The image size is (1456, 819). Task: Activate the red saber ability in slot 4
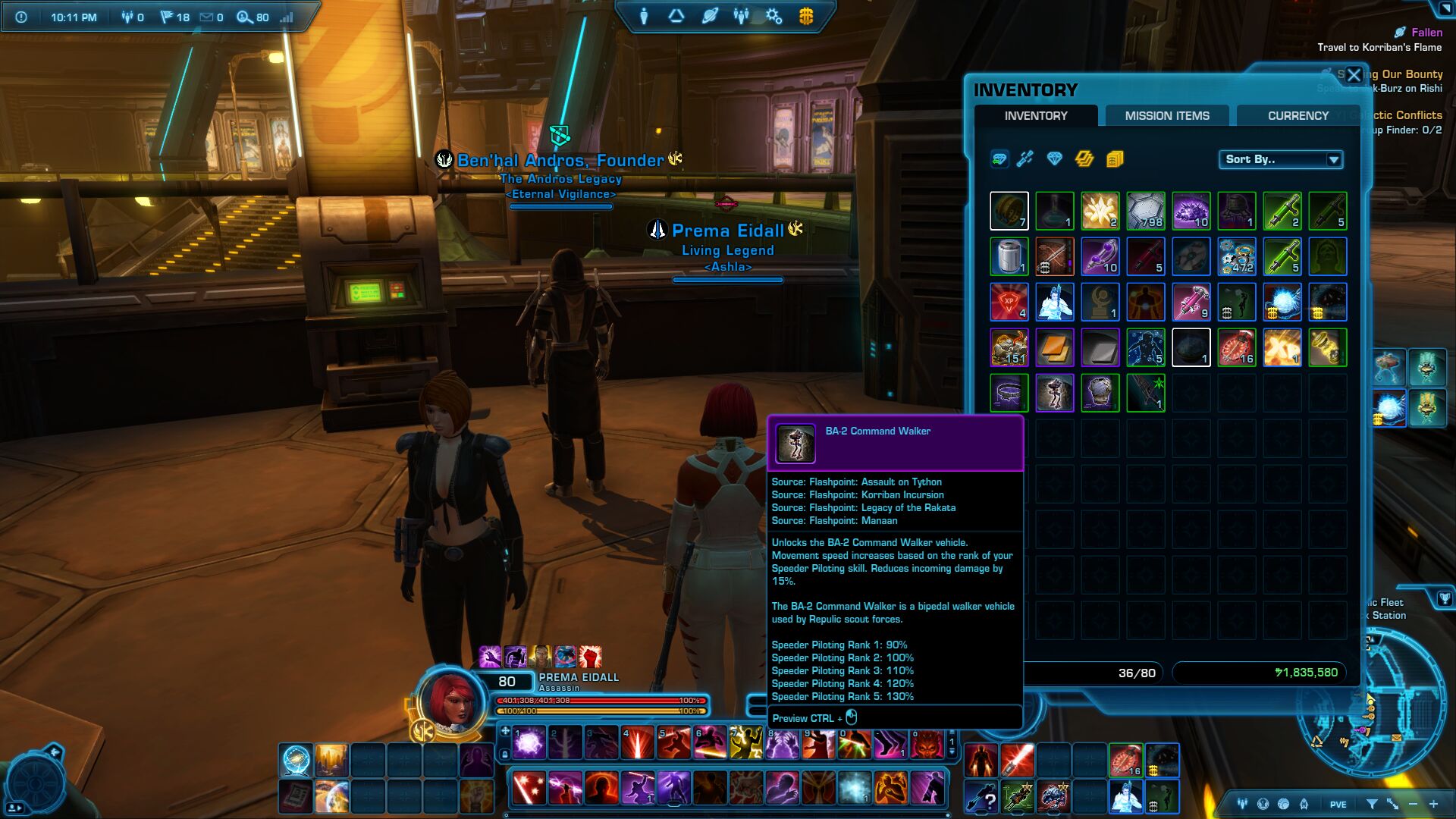(x=637, y=742)
